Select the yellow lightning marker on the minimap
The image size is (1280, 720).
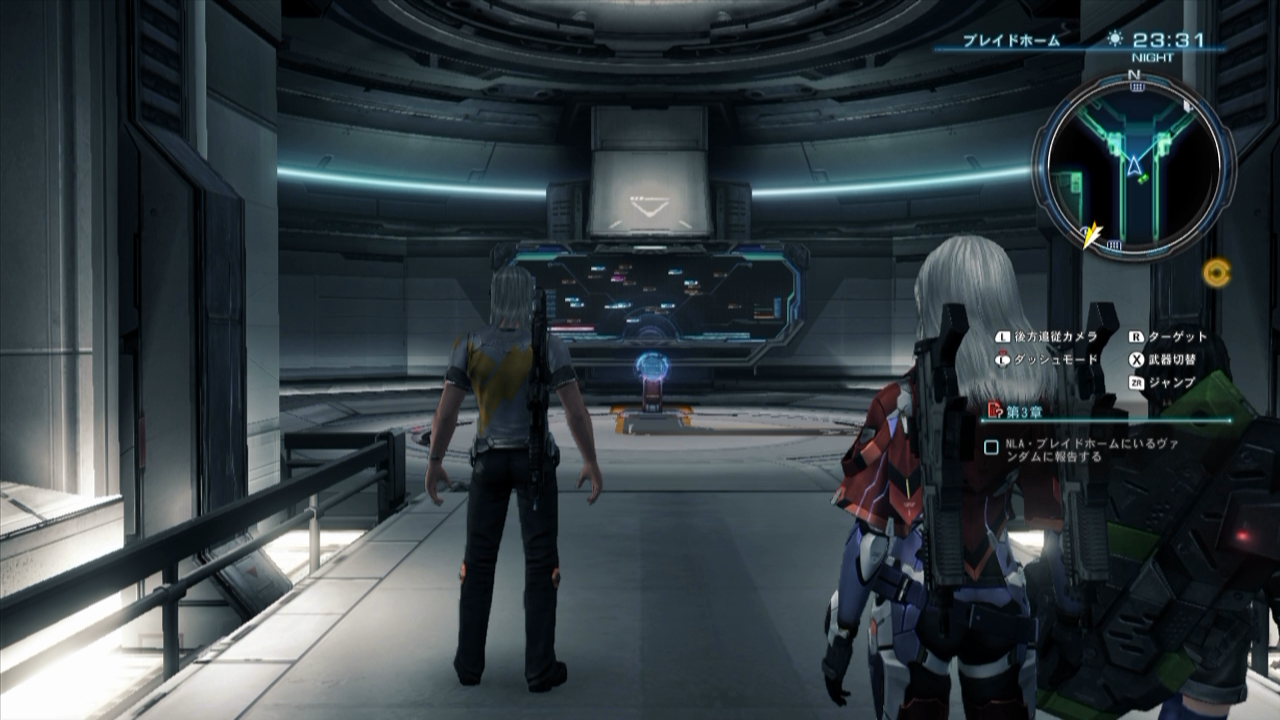[x=1090, y=233]
